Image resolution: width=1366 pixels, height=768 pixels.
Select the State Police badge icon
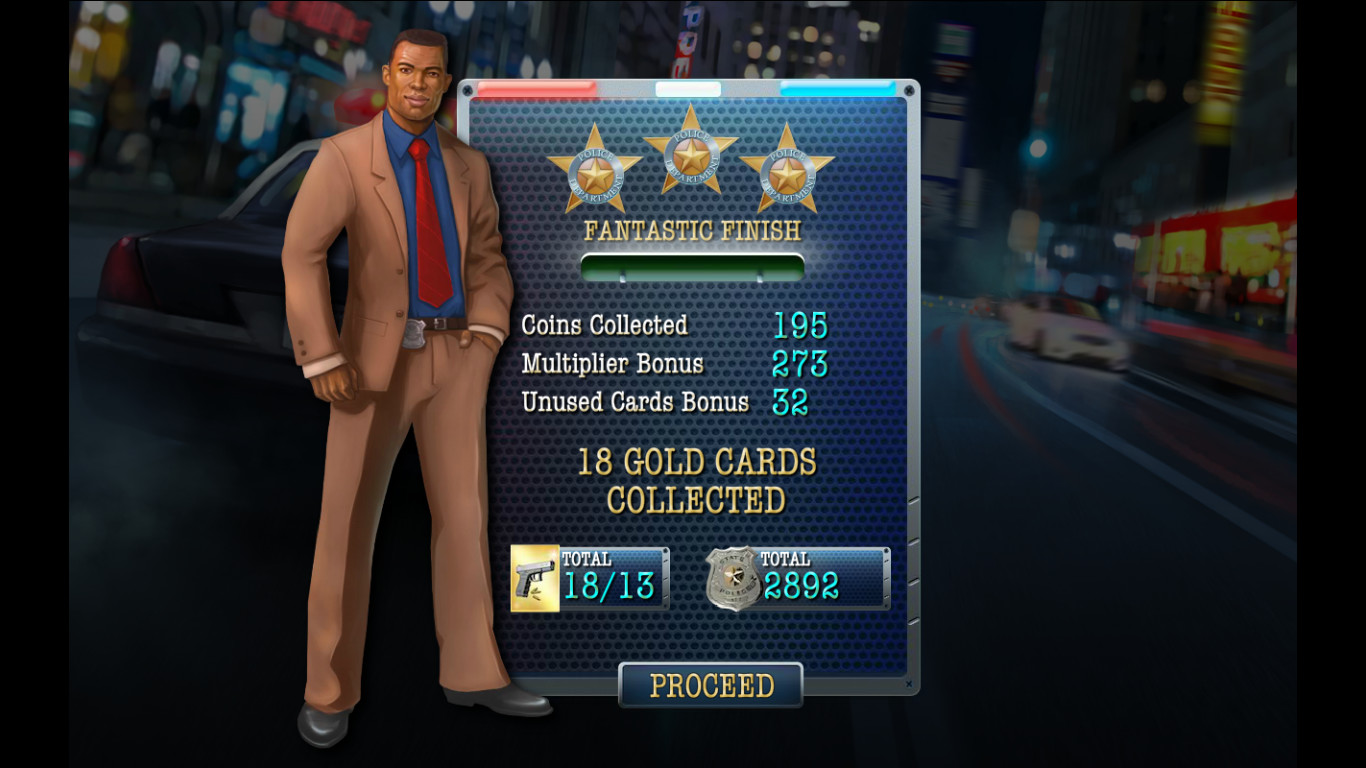click(731, 578)
